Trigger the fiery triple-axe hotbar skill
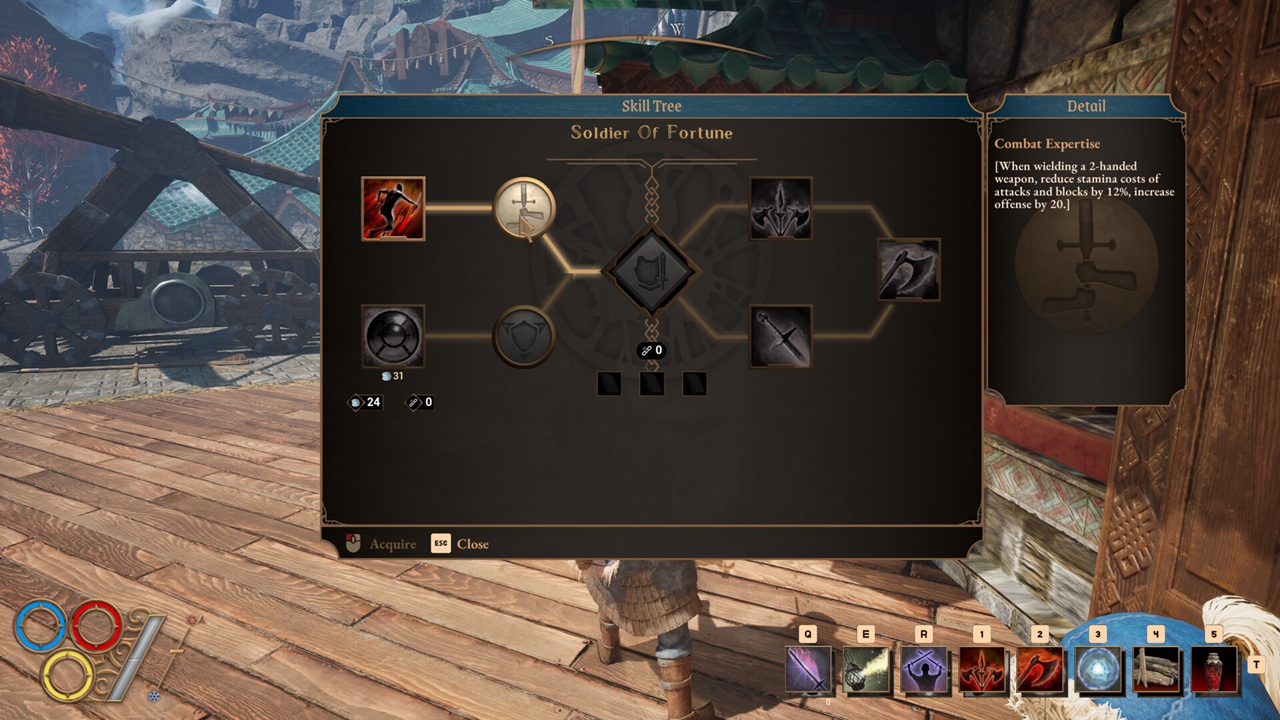This screenshot has height=720, width=1280. pyautogui.click(x=982, y=669)
